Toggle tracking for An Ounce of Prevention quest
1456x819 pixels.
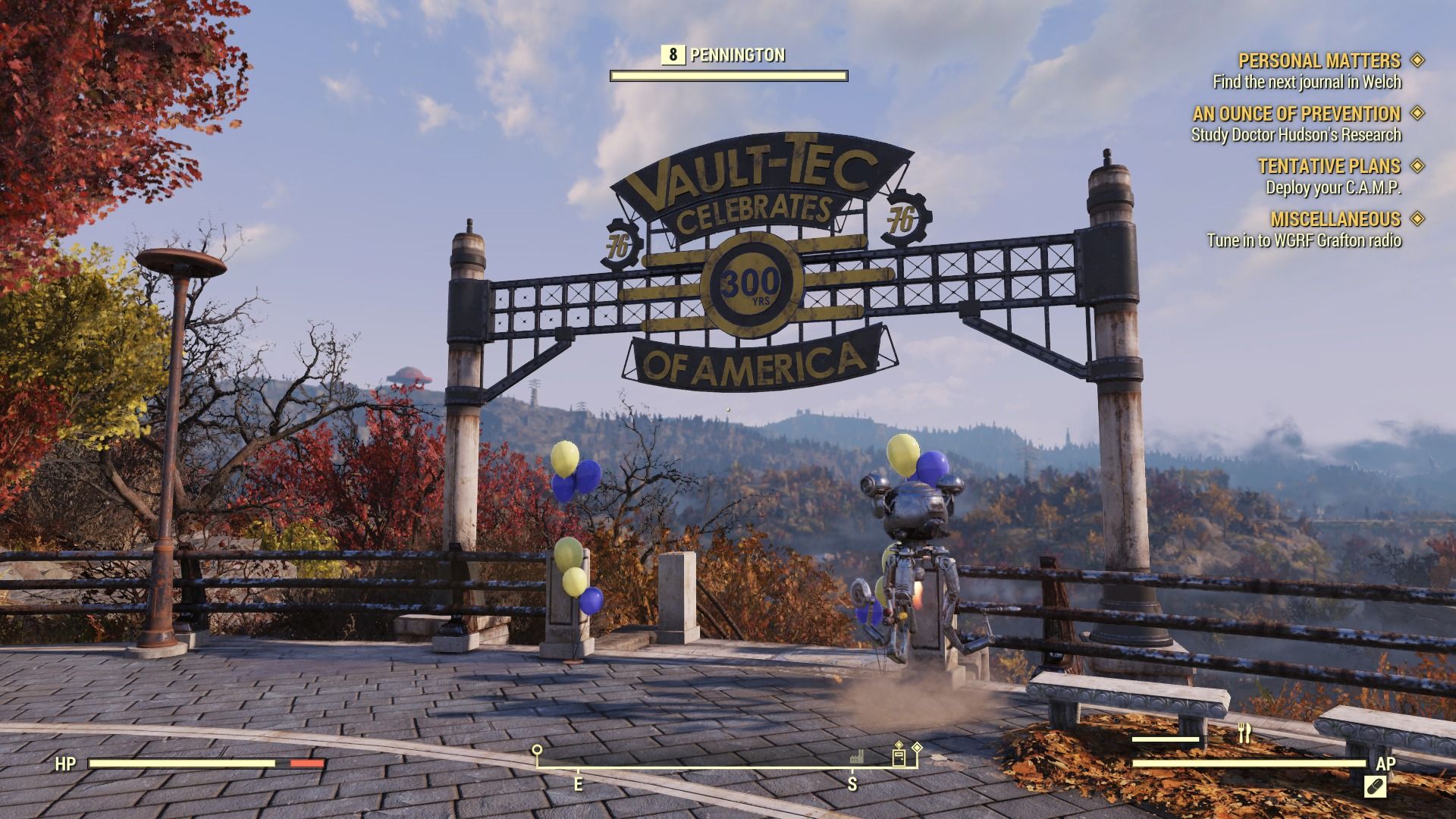1417,115
